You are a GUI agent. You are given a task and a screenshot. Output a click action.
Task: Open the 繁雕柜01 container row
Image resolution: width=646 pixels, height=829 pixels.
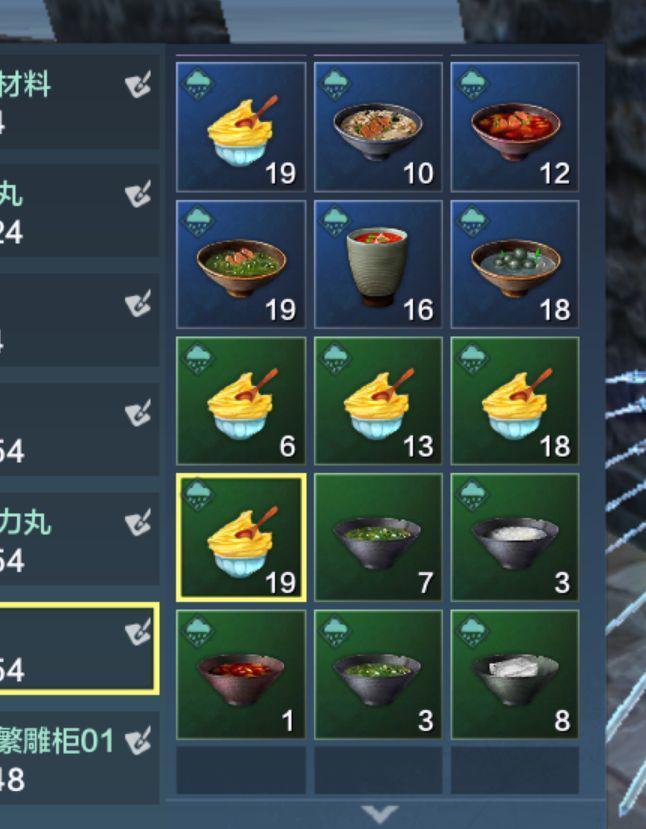[60, 758]
